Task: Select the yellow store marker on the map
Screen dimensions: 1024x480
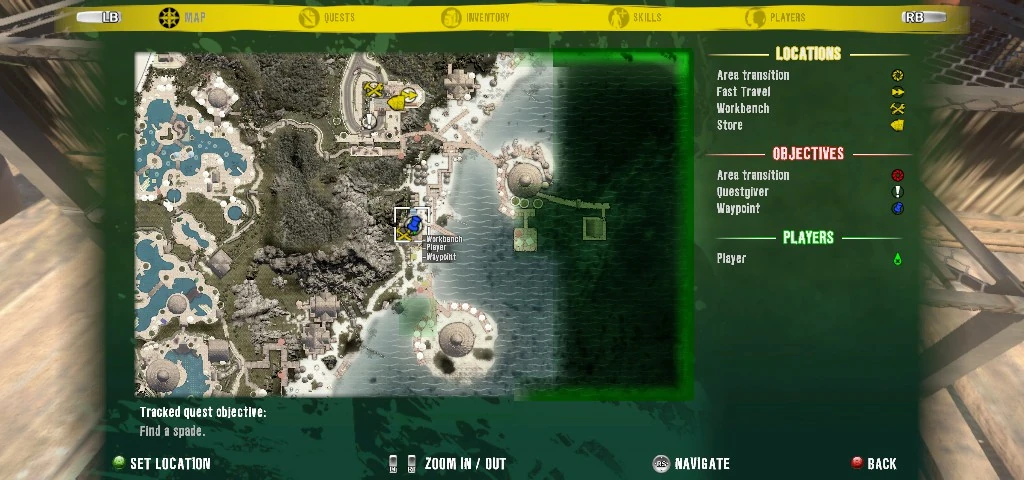Action: [396, 101]
